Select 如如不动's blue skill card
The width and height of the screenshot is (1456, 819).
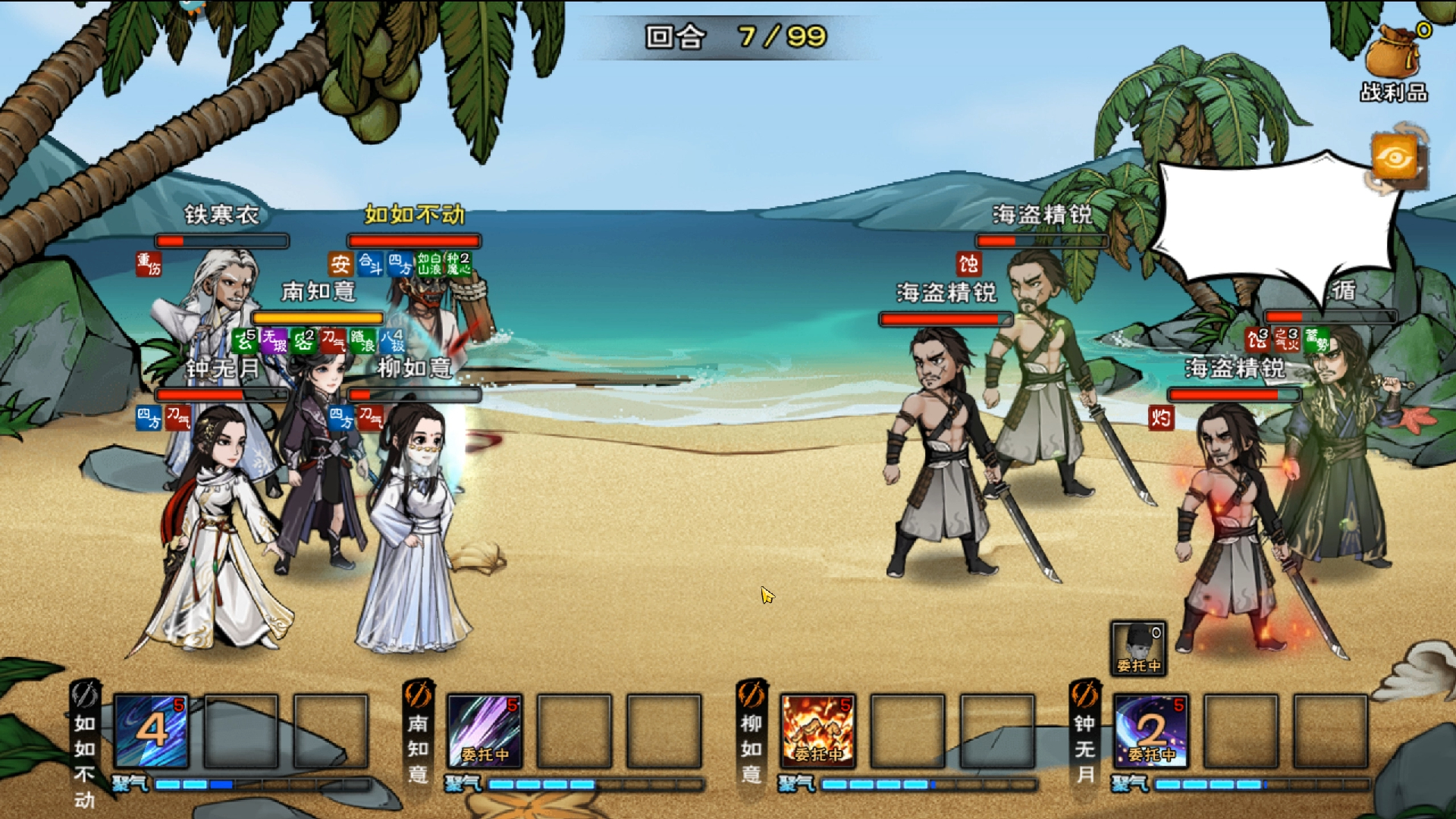point(151,731)
